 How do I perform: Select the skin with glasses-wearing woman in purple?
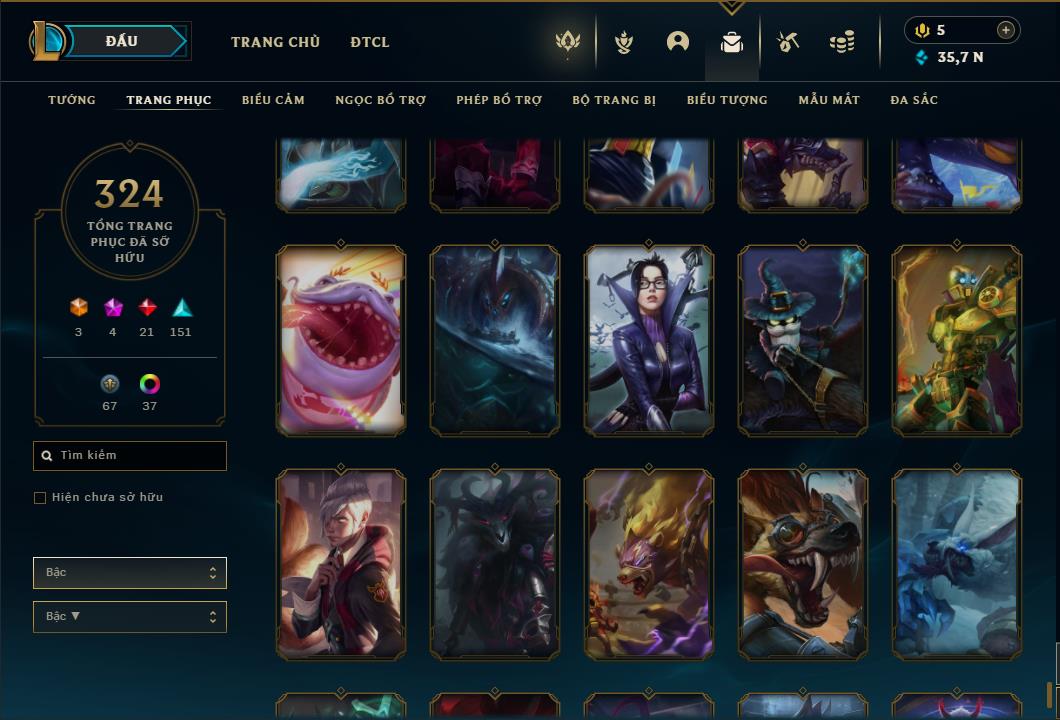[650, 340]
